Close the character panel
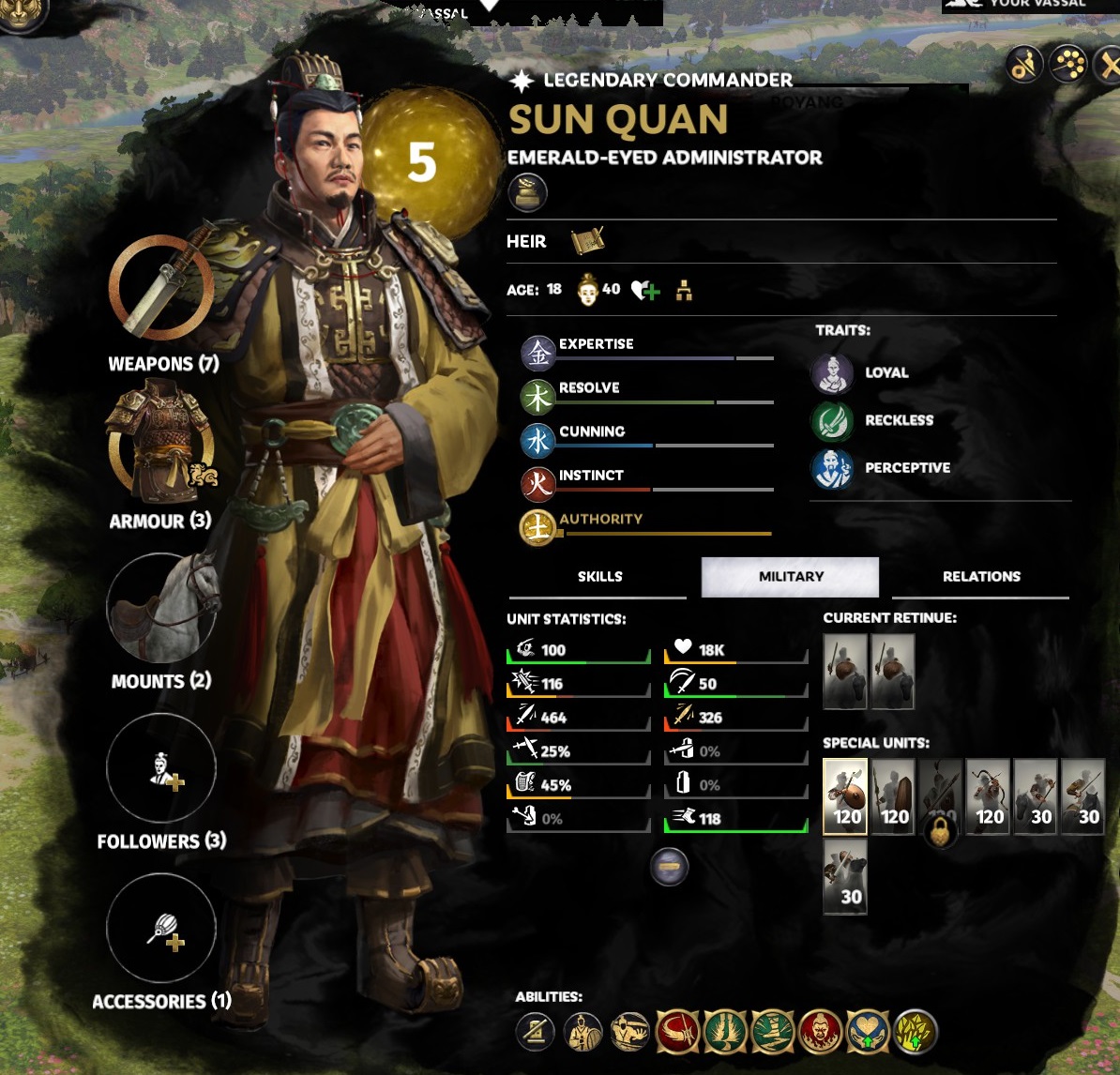1120x1075 pixels. click(x=1110, y=66)
